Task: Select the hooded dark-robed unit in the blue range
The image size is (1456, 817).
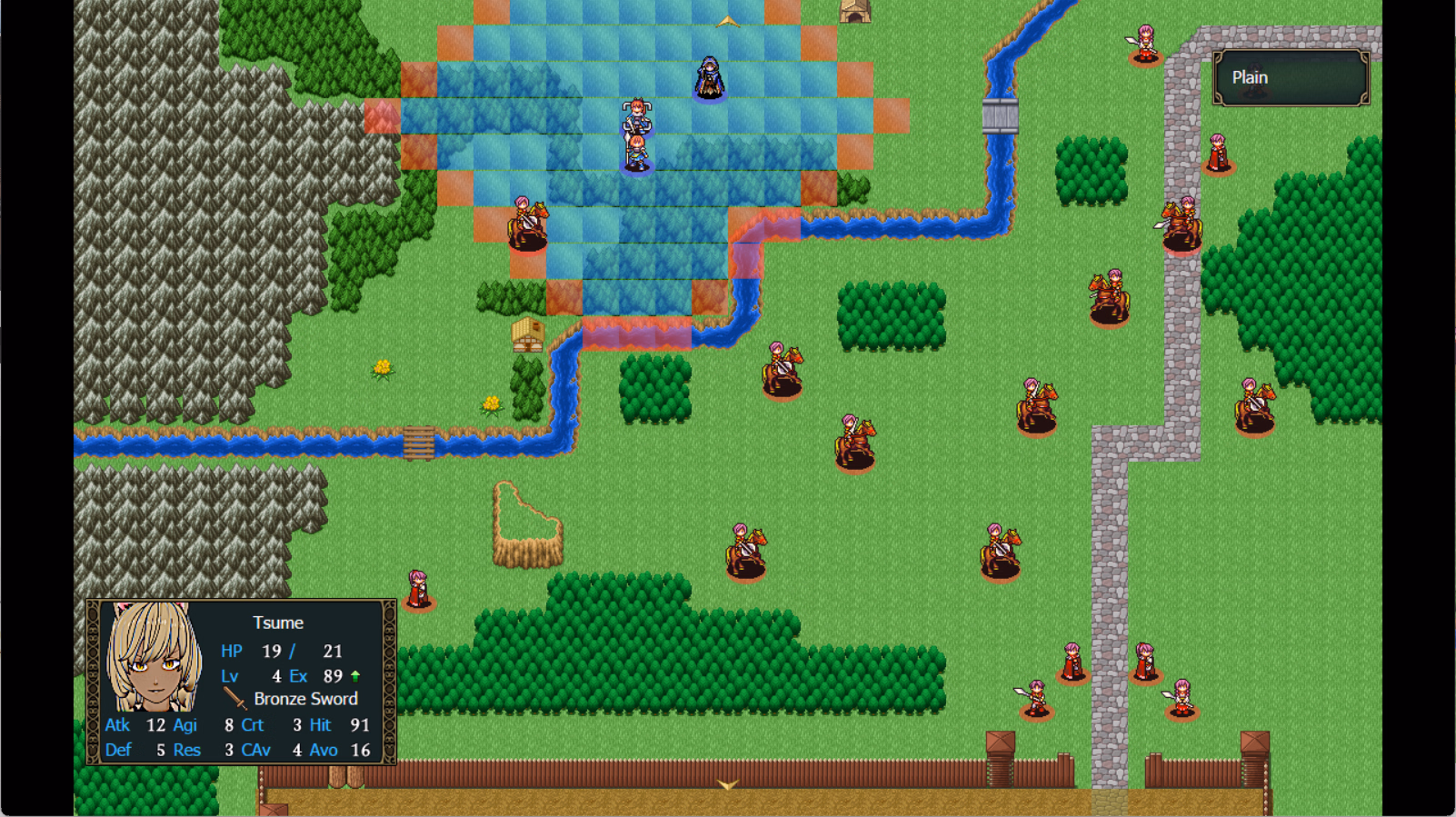Action: pyautogui.click(x=709, y=78)
